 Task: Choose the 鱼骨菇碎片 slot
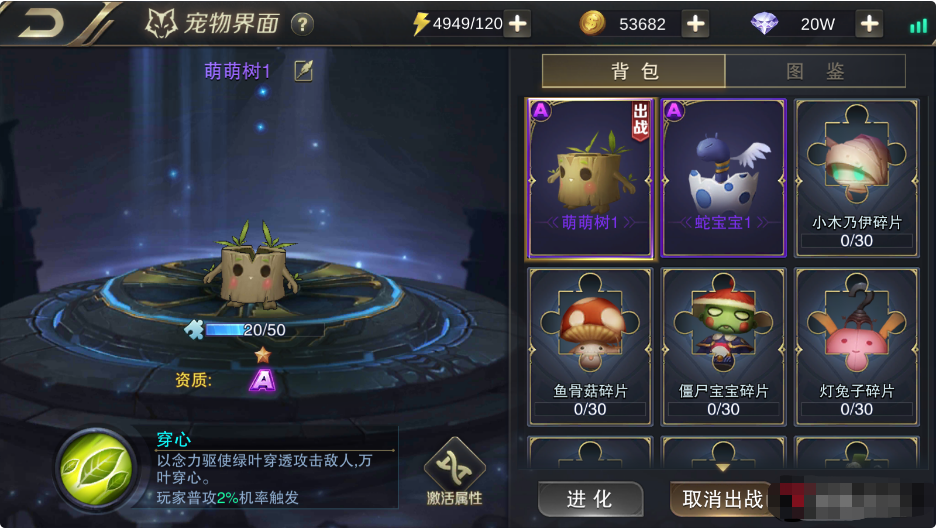point(590,345)
